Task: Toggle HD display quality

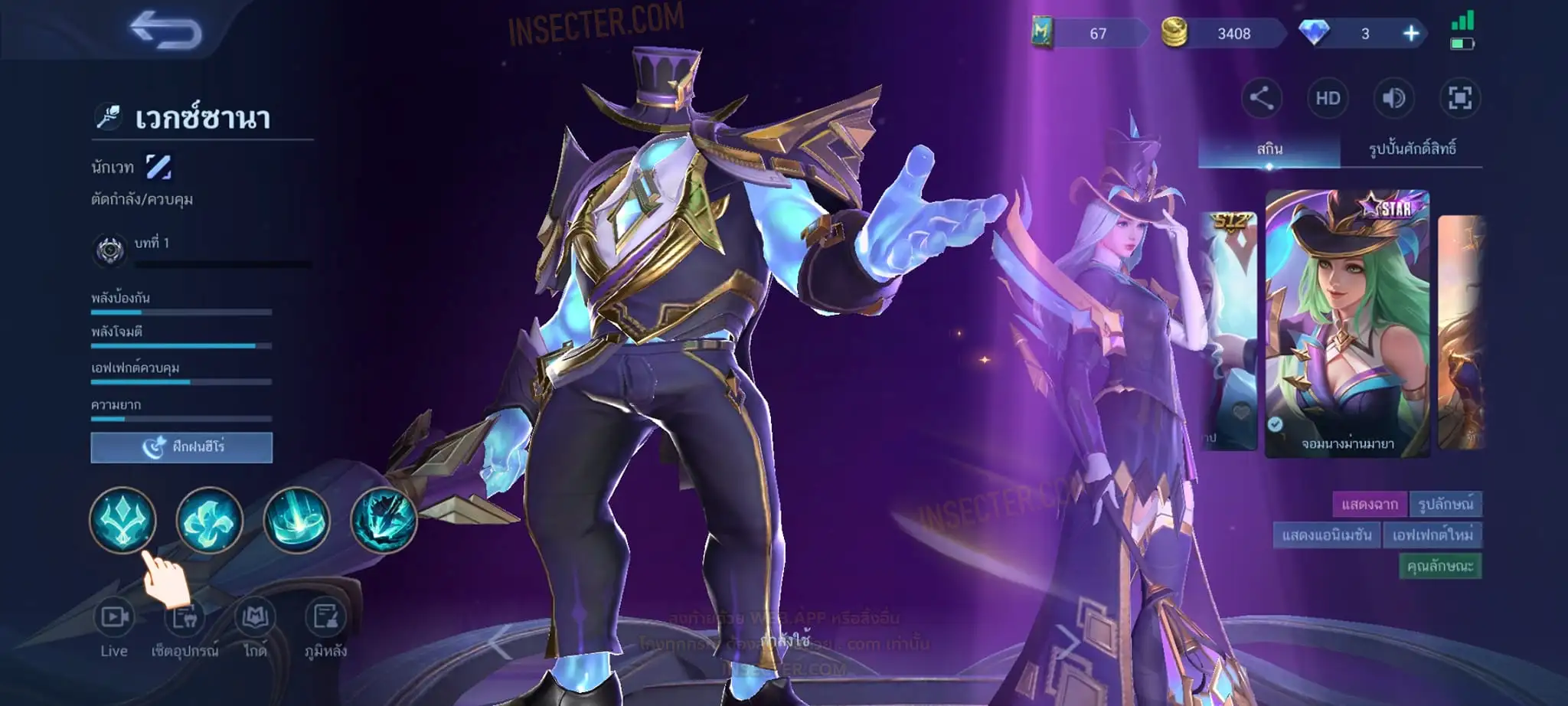Action: pyautogui.click(x=1328, y=98)
